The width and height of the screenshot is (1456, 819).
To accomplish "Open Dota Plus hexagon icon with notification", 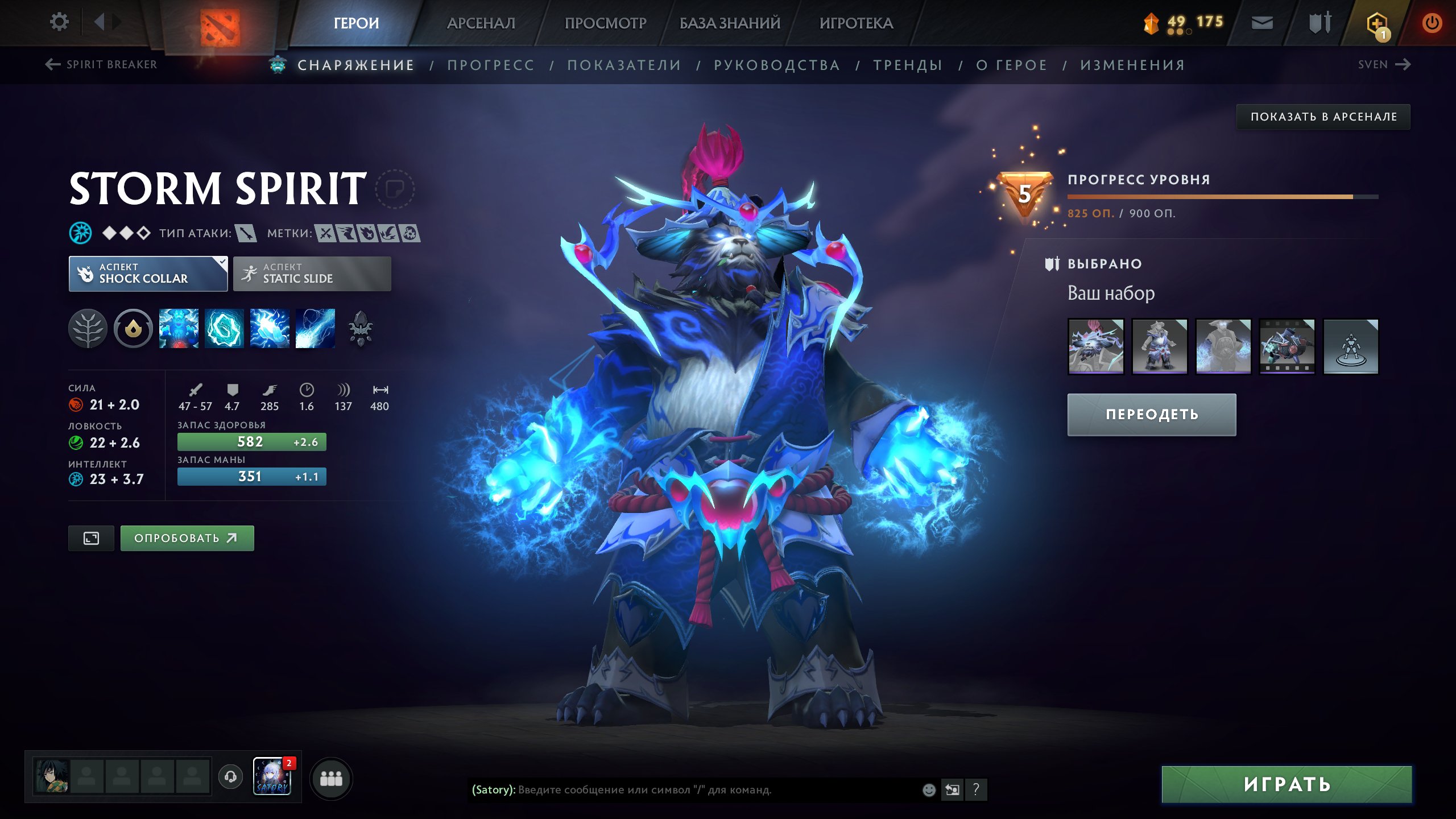I will tap(1376, 23).
